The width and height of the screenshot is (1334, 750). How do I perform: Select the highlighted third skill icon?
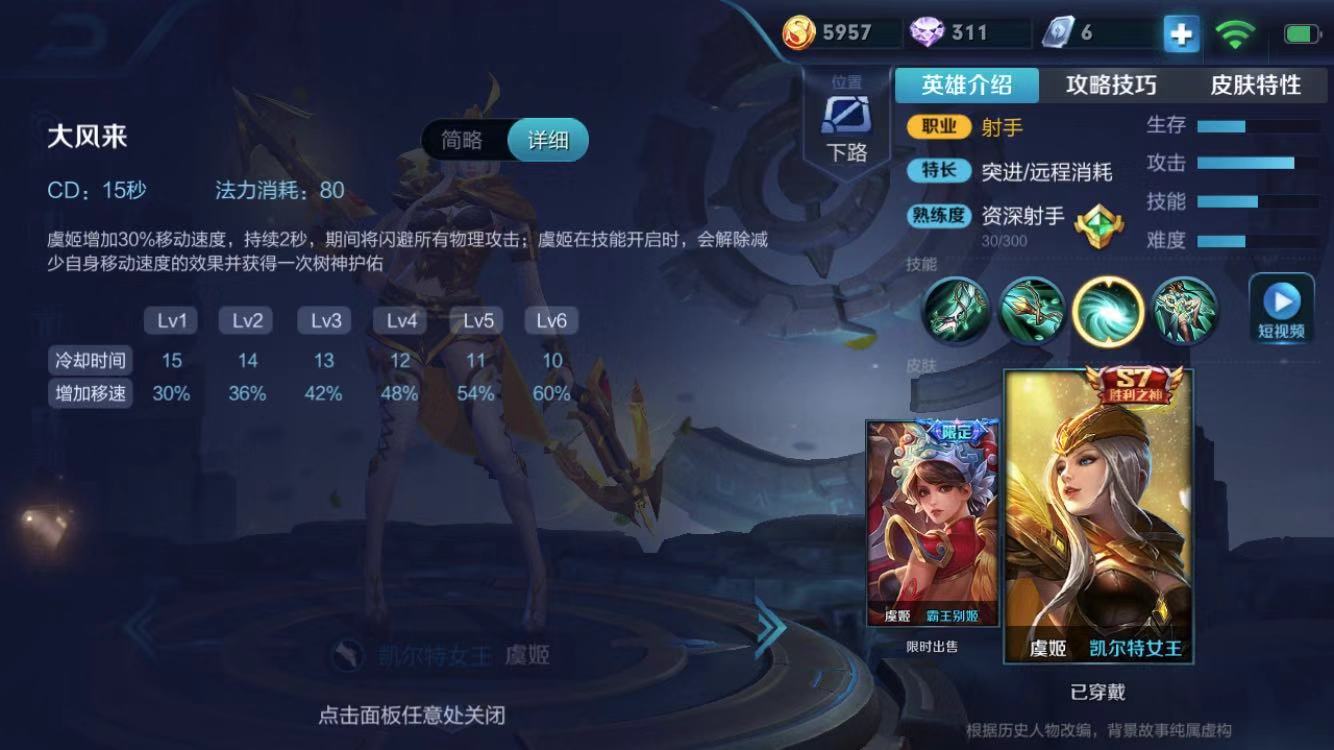tap(1108, 312)
